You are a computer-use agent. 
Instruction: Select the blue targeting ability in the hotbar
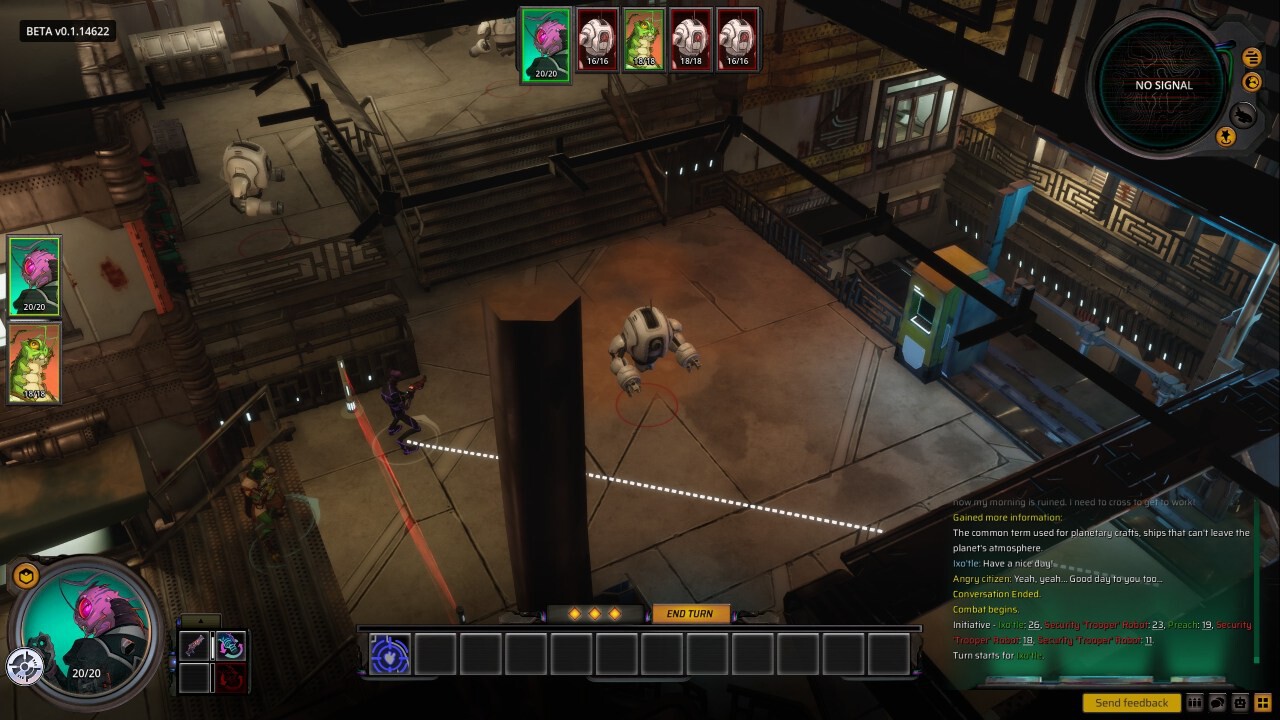point(389,654)
